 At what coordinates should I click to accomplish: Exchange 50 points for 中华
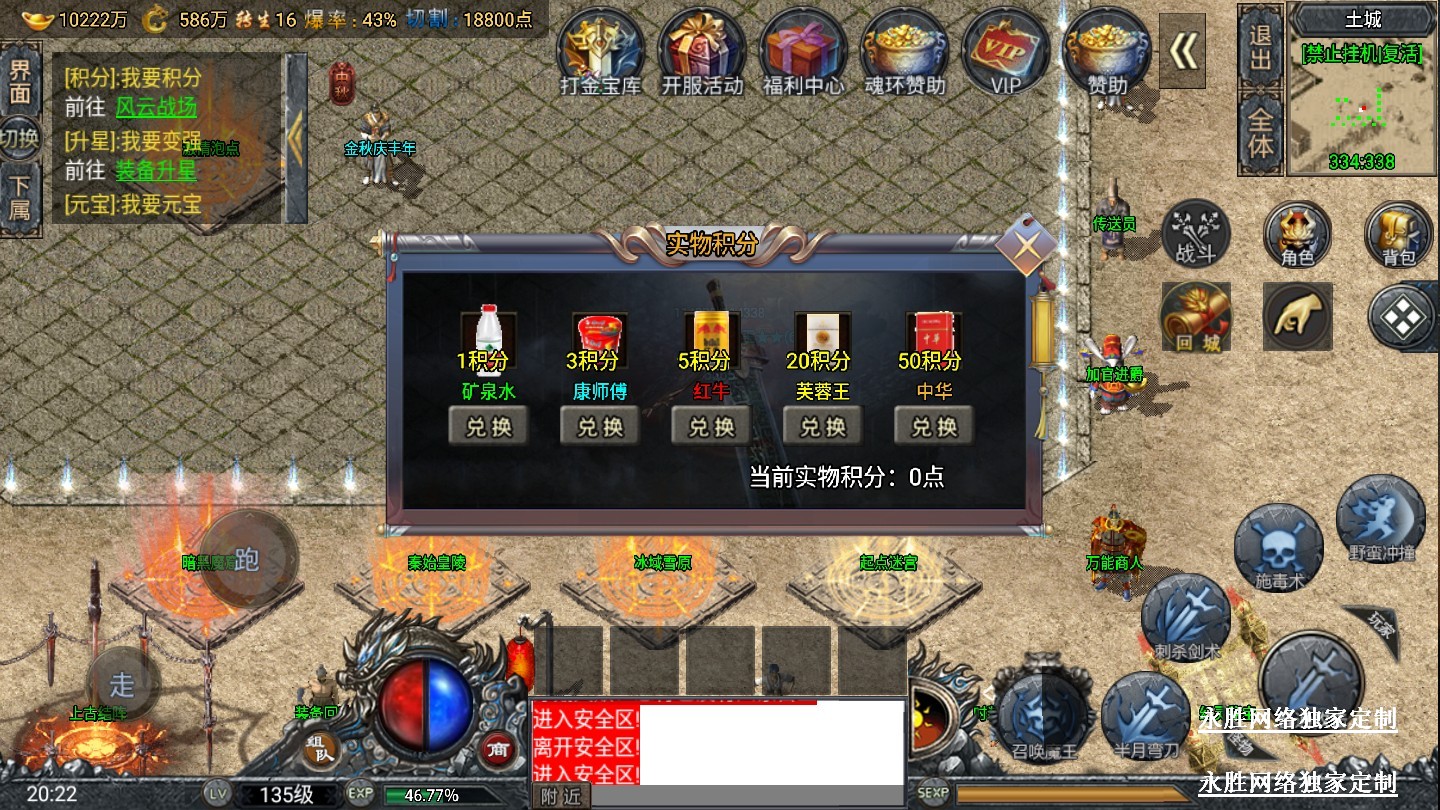click(934, 427)
